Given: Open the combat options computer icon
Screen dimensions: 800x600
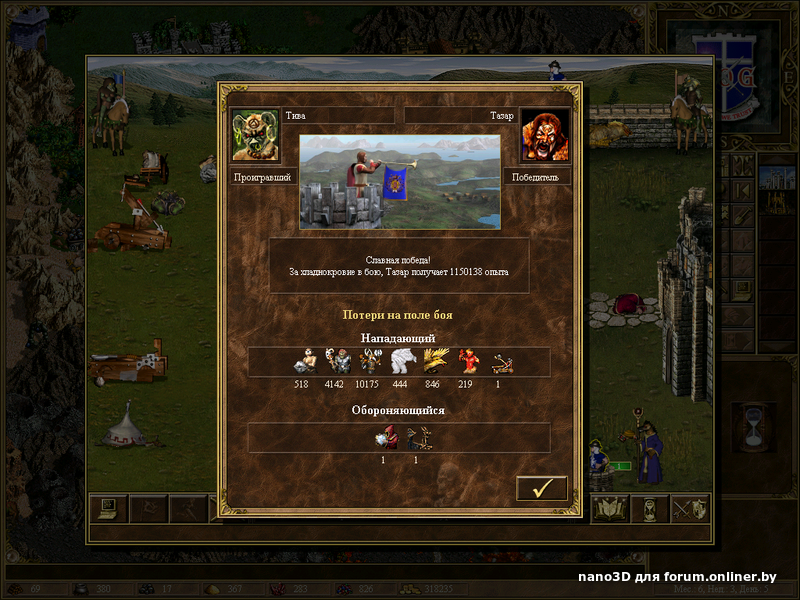Looking at the screenshot, I should pos(107,509).
